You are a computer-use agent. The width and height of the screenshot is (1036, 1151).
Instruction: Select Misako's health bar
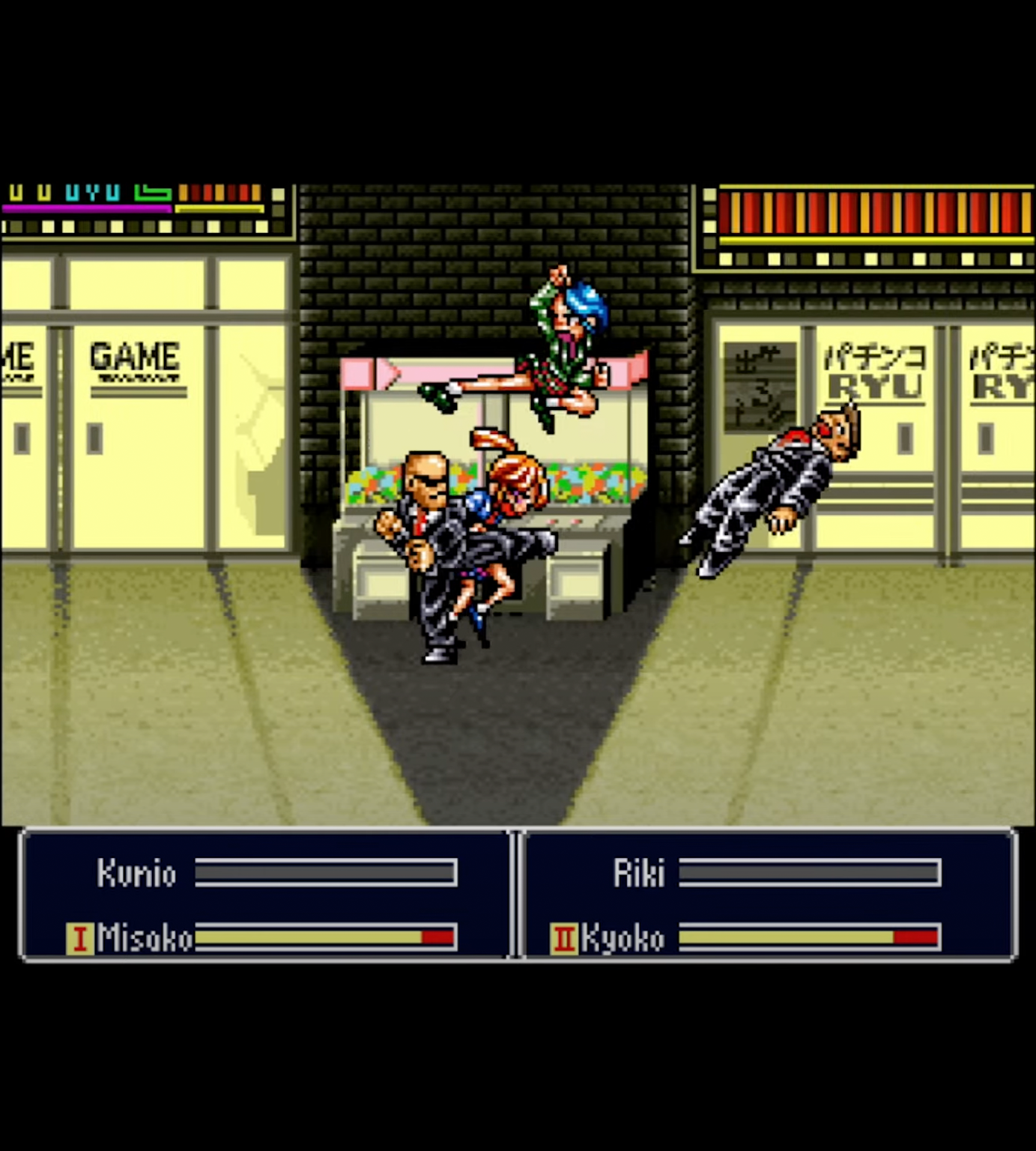[326, 937]
